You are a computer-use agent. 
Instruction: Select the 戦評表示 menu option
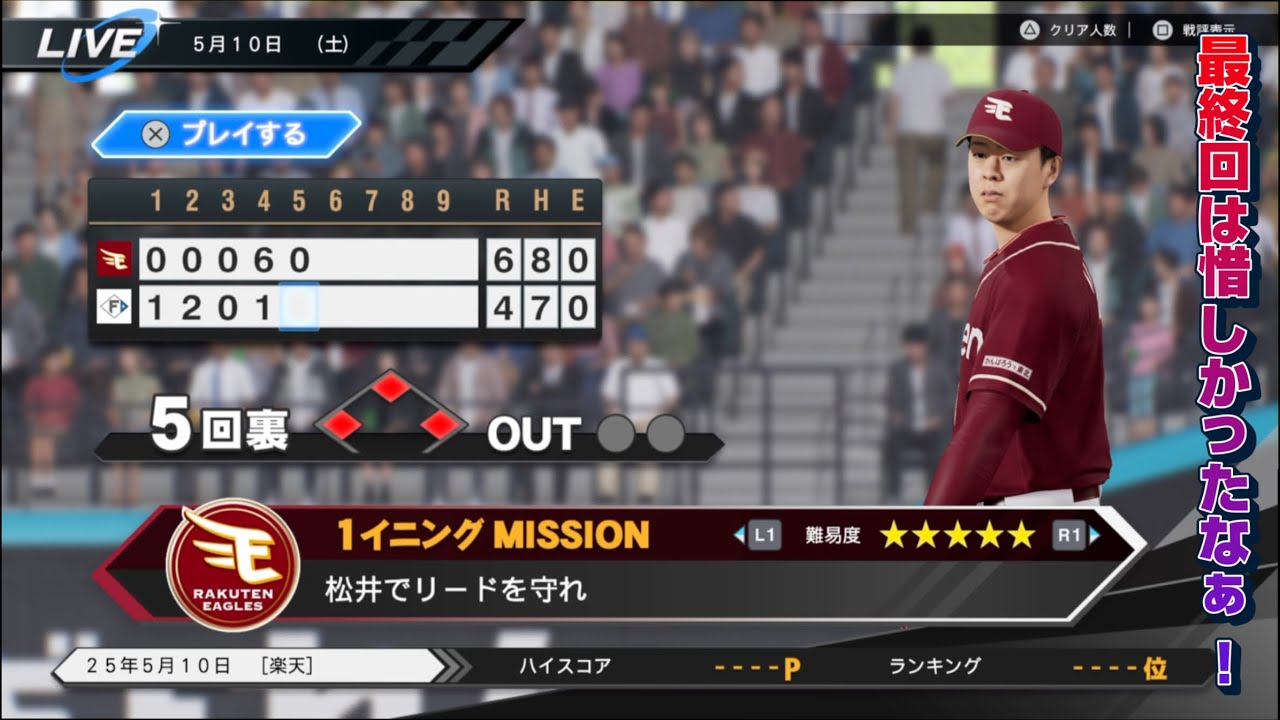coord(1208,29)
